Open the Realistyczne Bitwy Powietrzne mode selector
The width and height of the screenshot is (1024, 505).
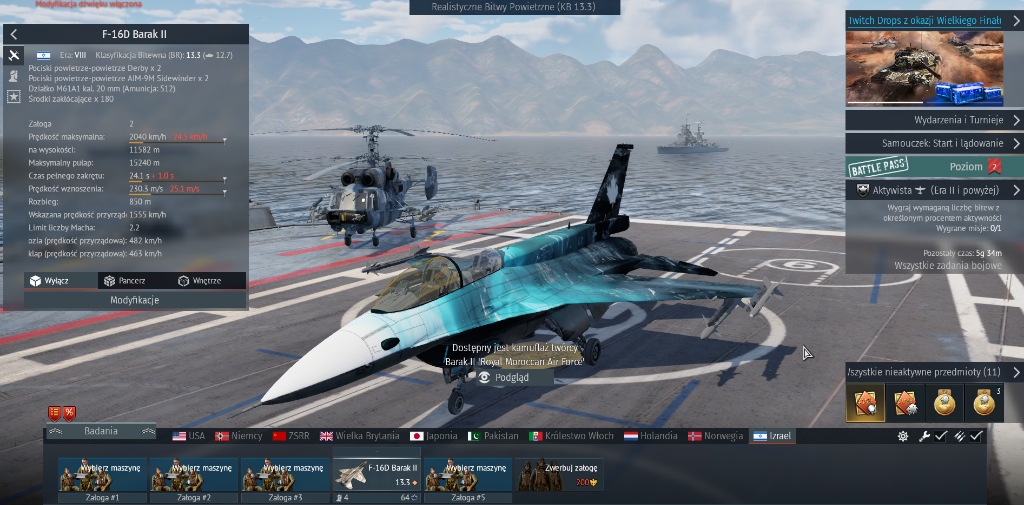[x=514, y=7]
